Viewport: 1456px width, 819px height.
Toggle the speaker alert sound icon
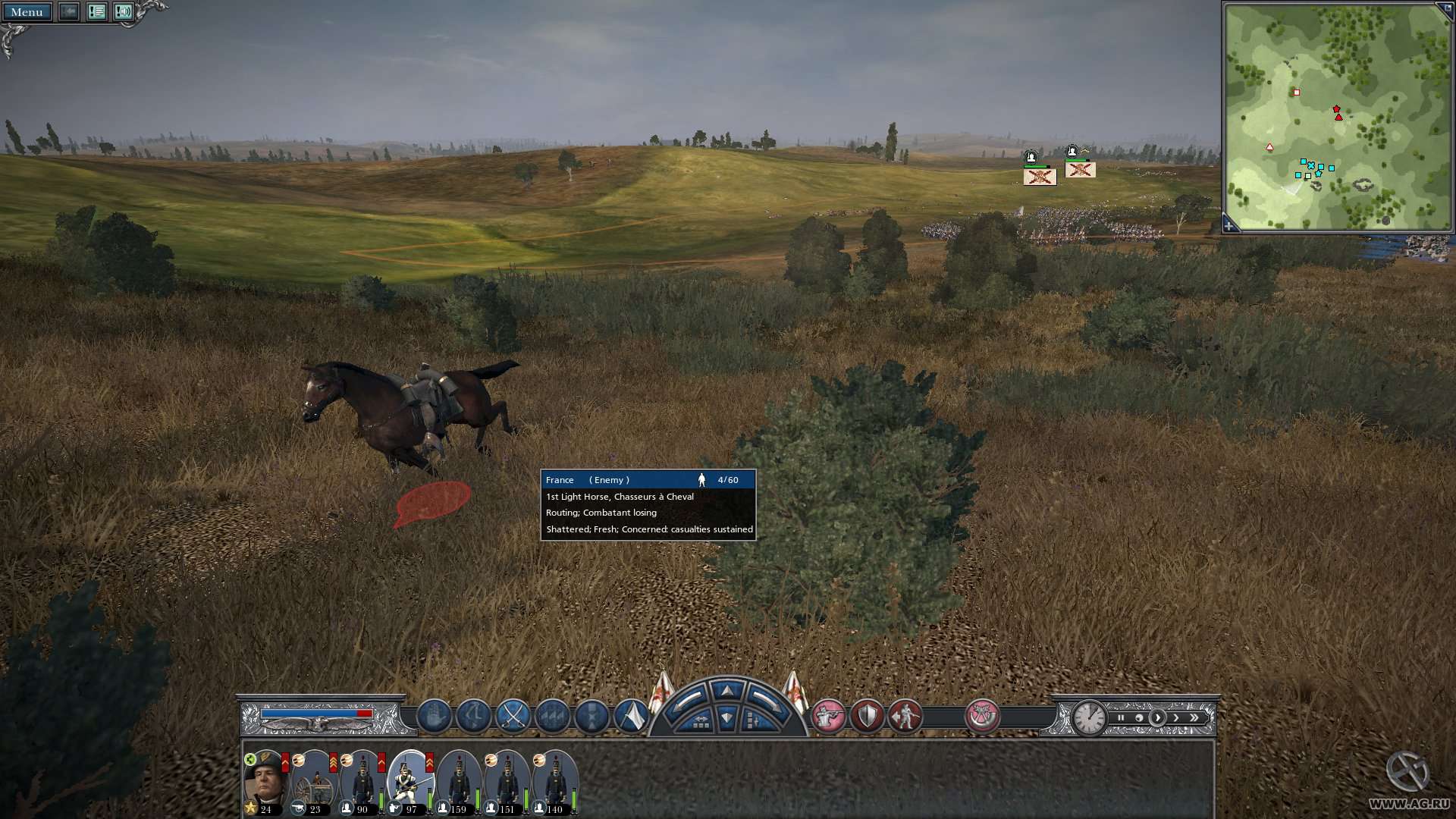coord(123,12)
